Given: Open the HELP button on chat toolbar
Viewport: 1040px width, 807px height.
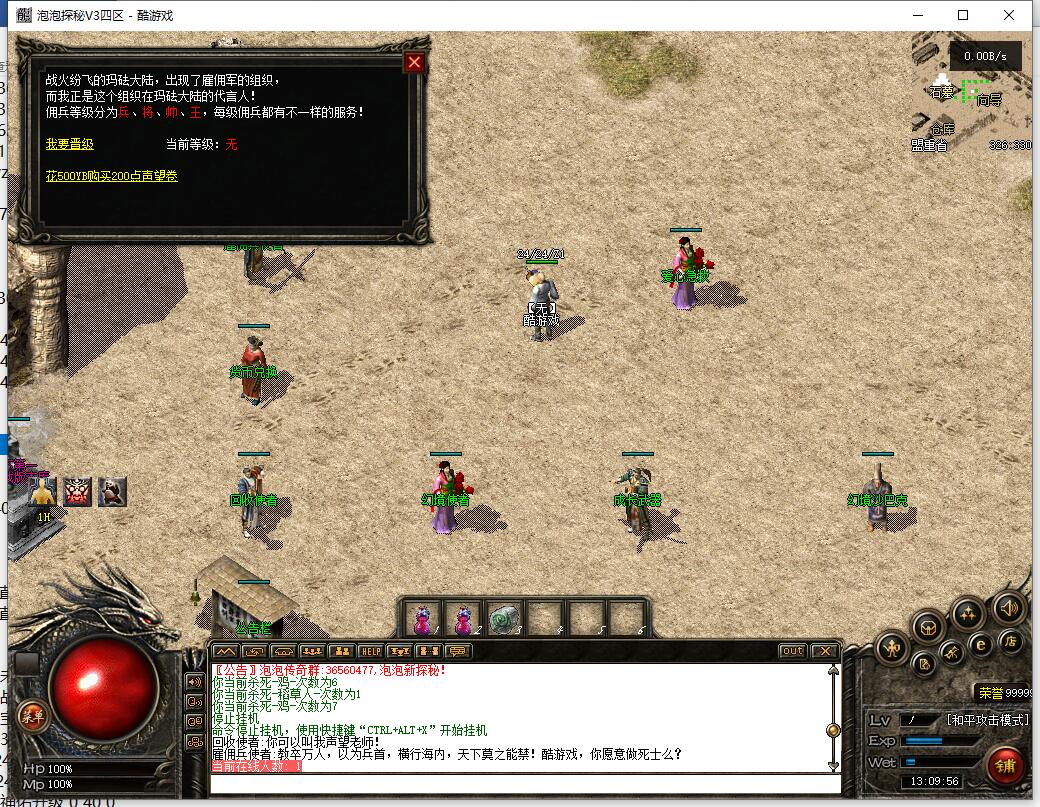Looking at the screenshot, I should click(371, 651).
